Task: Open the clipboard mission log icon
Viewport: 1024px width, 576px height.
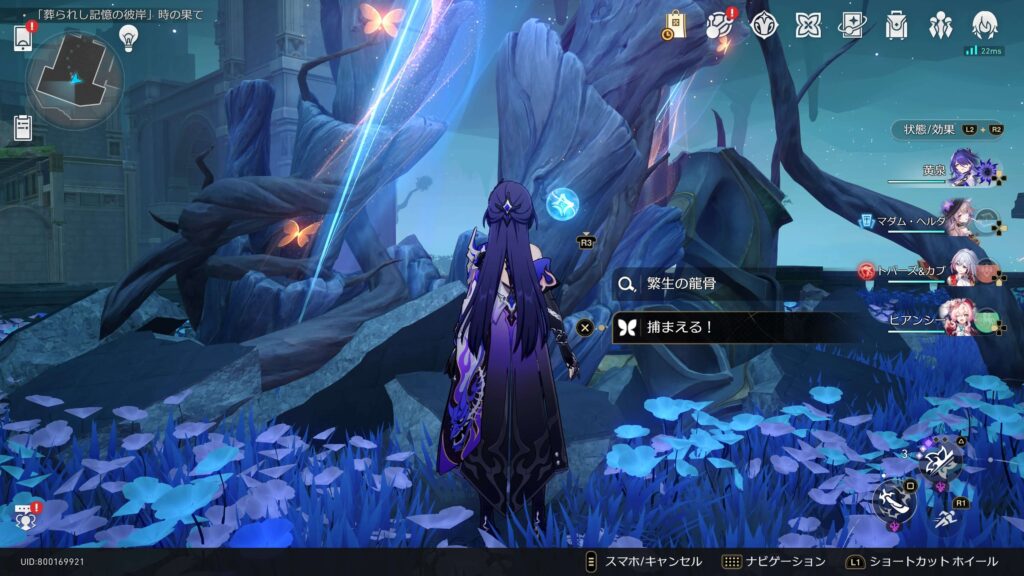Action: [23, 128]
